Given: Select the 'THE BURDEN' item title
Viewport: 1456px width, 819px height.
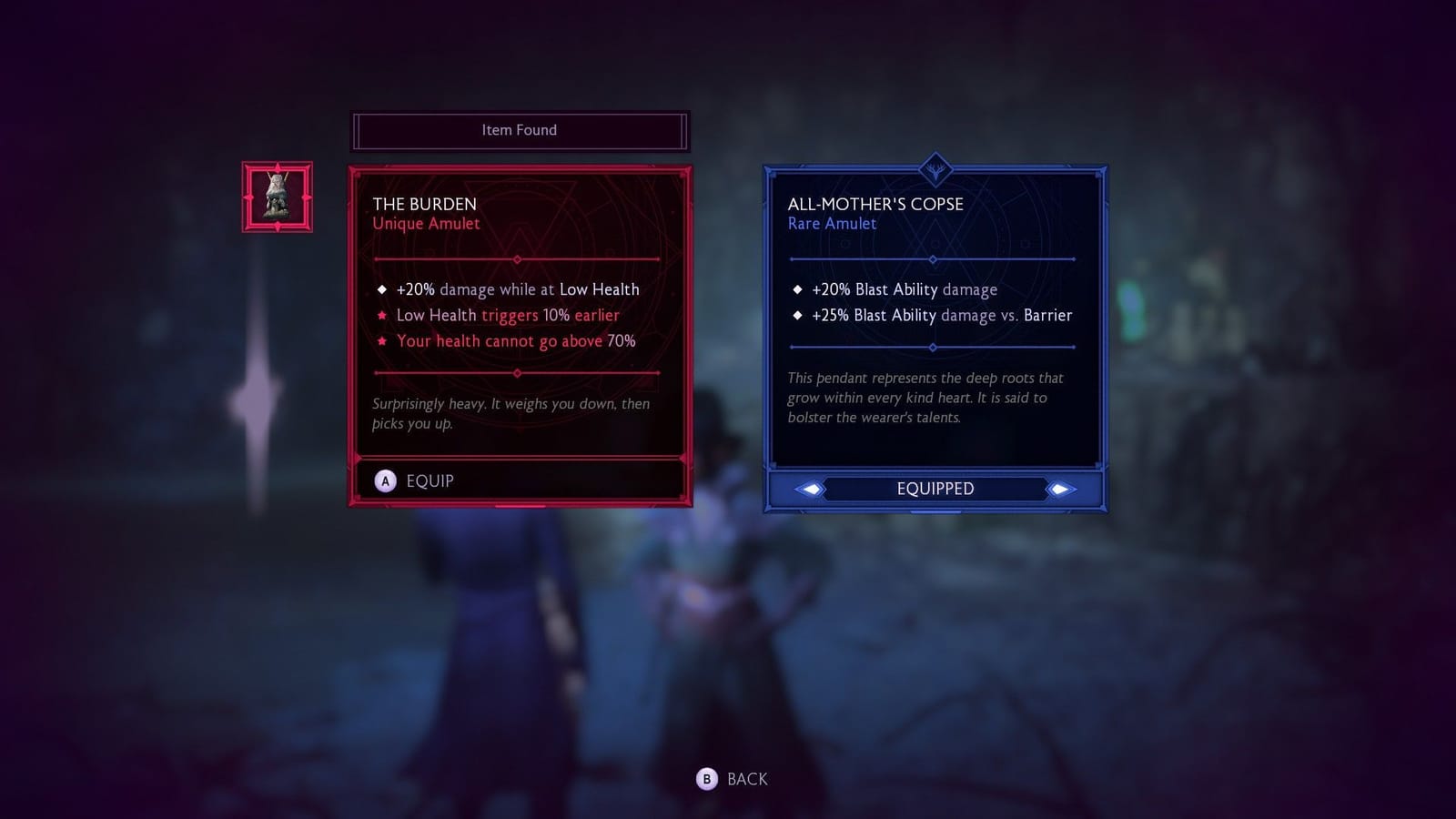Looking at the screenshot, I should (426, 204).
